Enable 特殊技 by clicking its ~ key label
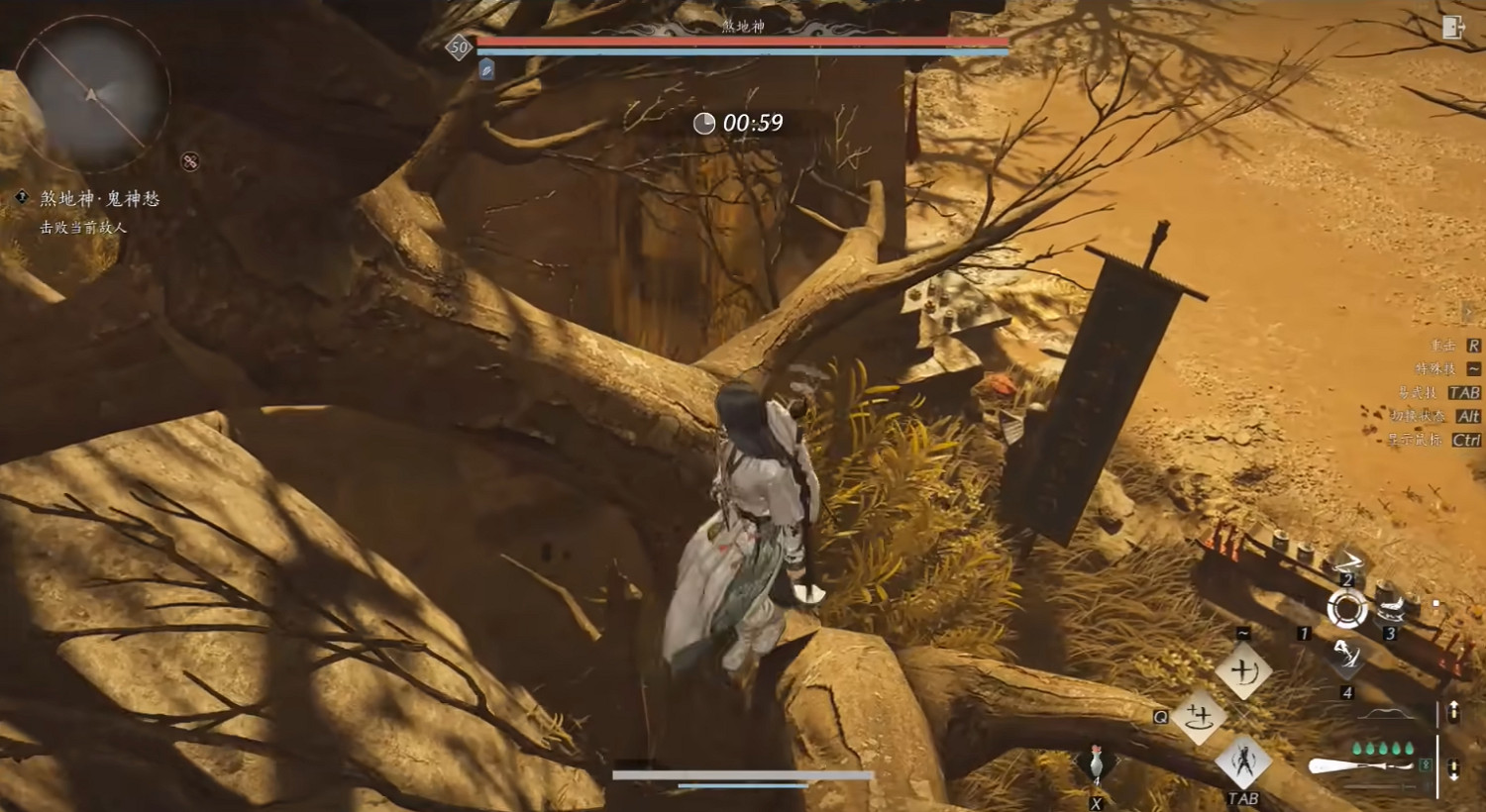This screenshot has width=1486, height=812. [1473, 369]
